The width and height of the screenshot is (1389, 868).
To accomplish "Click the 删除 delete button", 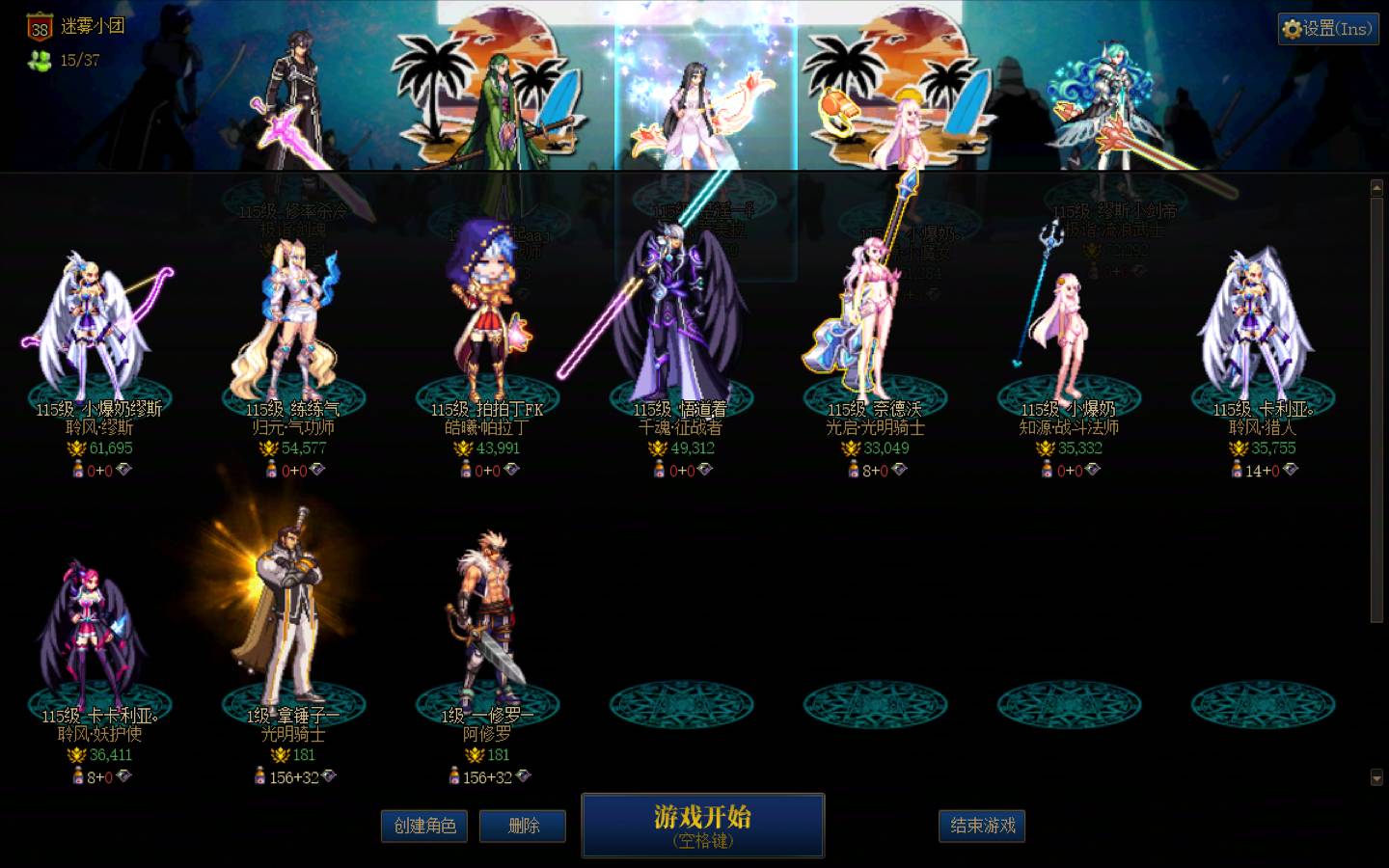I will [522, 827].
